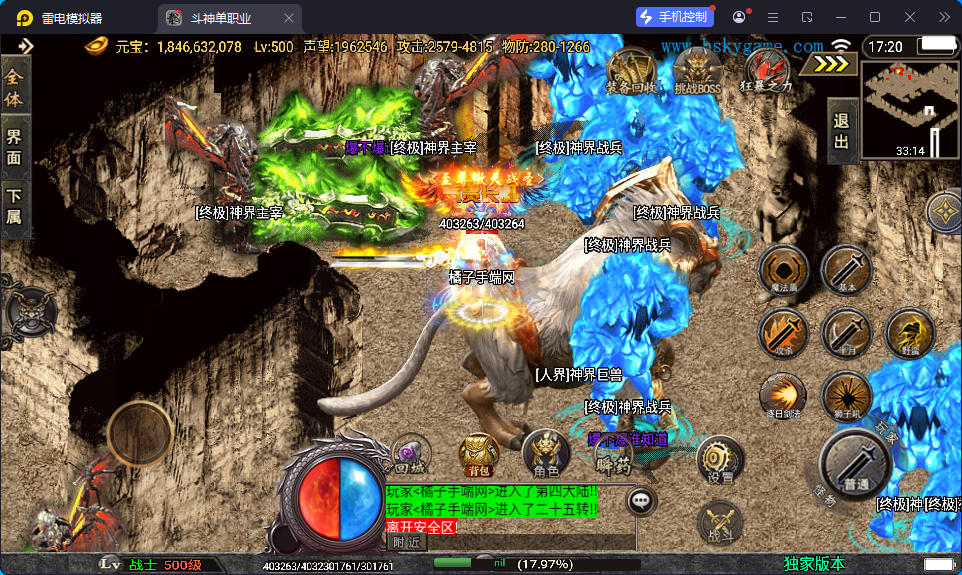Select the 下属 side tab

pyautogui.click(x=14, y=207)
